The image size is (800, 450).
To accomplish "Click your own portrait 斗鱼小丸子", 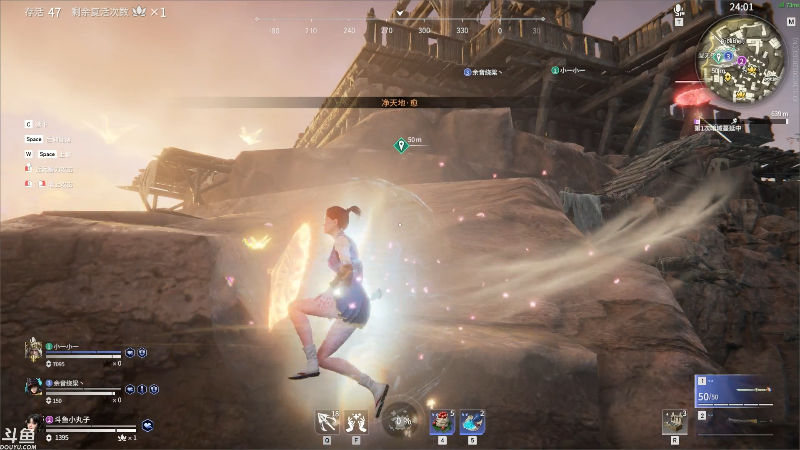I will tap(33, 425).
